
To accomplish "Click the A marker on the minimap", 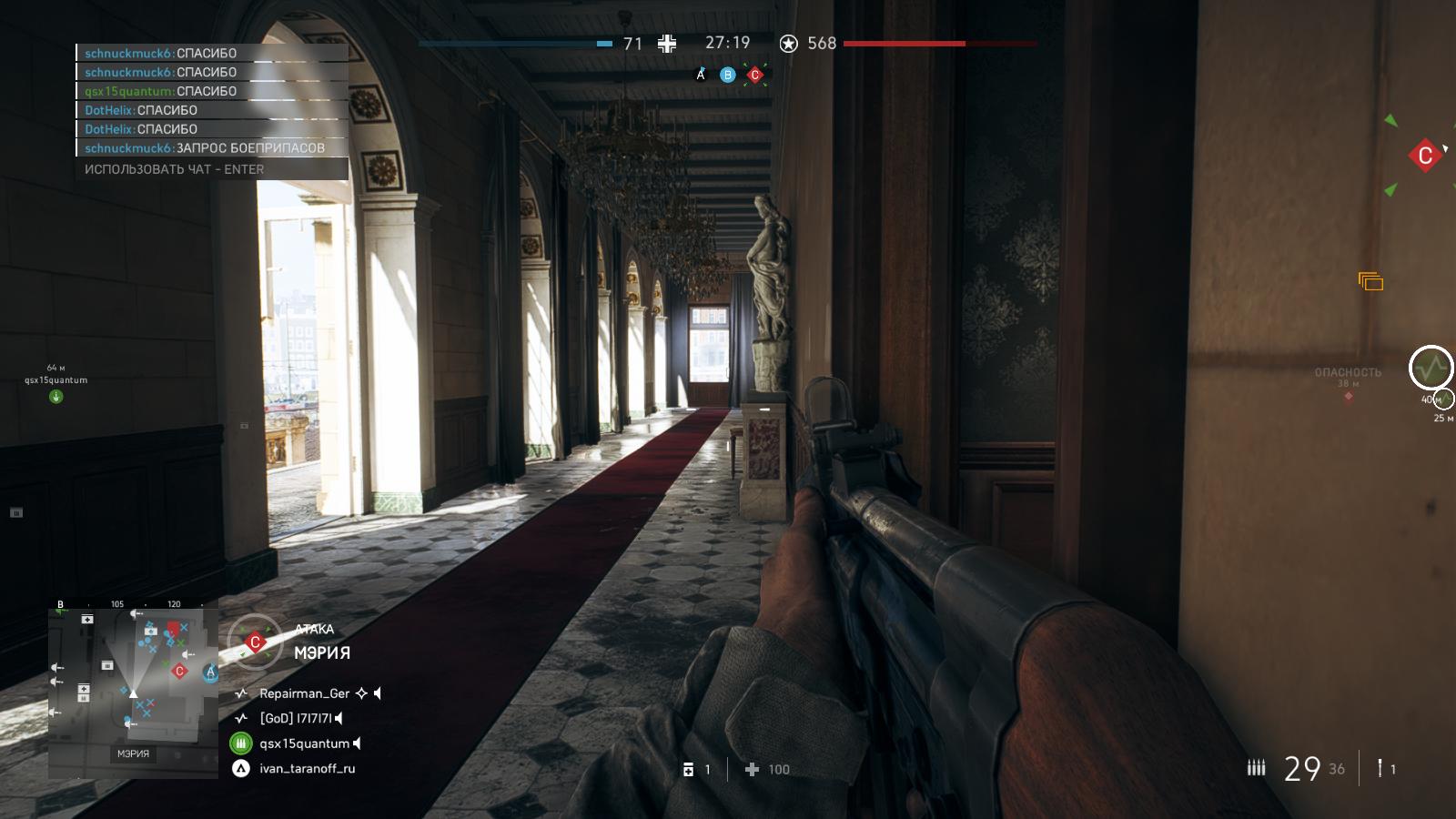I will tap(210, 672).
